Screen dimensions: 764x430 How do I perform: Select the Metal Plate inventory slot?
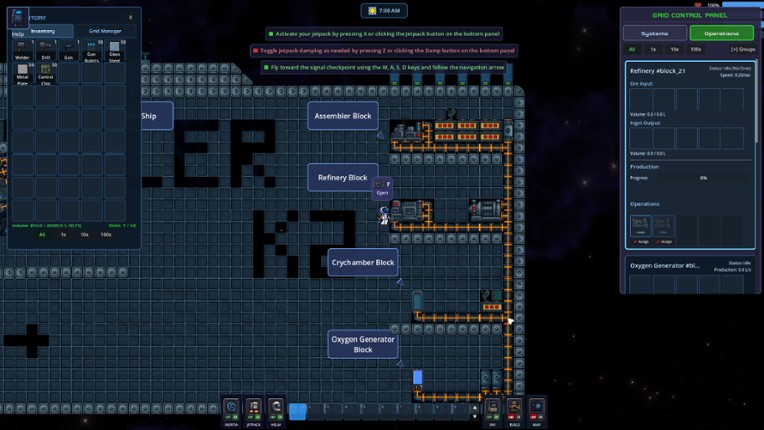pyautogui.click(x=21, y=72)
